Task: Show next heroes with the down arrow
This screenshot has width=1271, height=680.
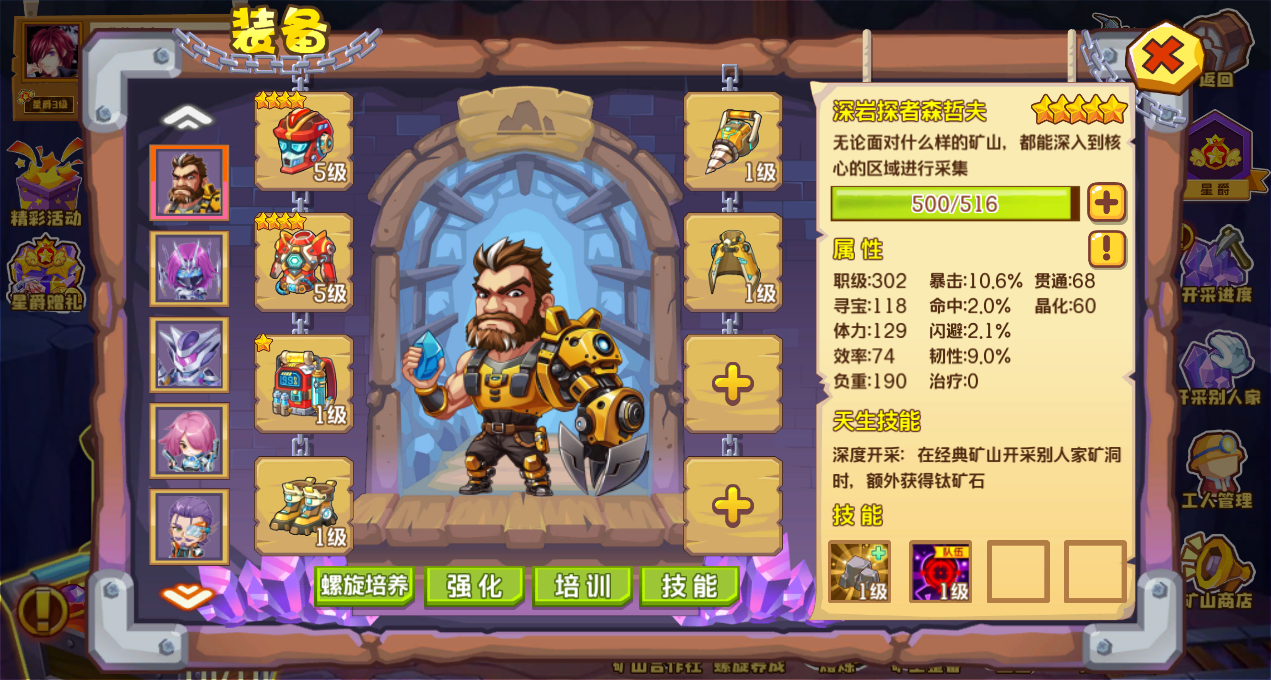Action: [188, 597]
